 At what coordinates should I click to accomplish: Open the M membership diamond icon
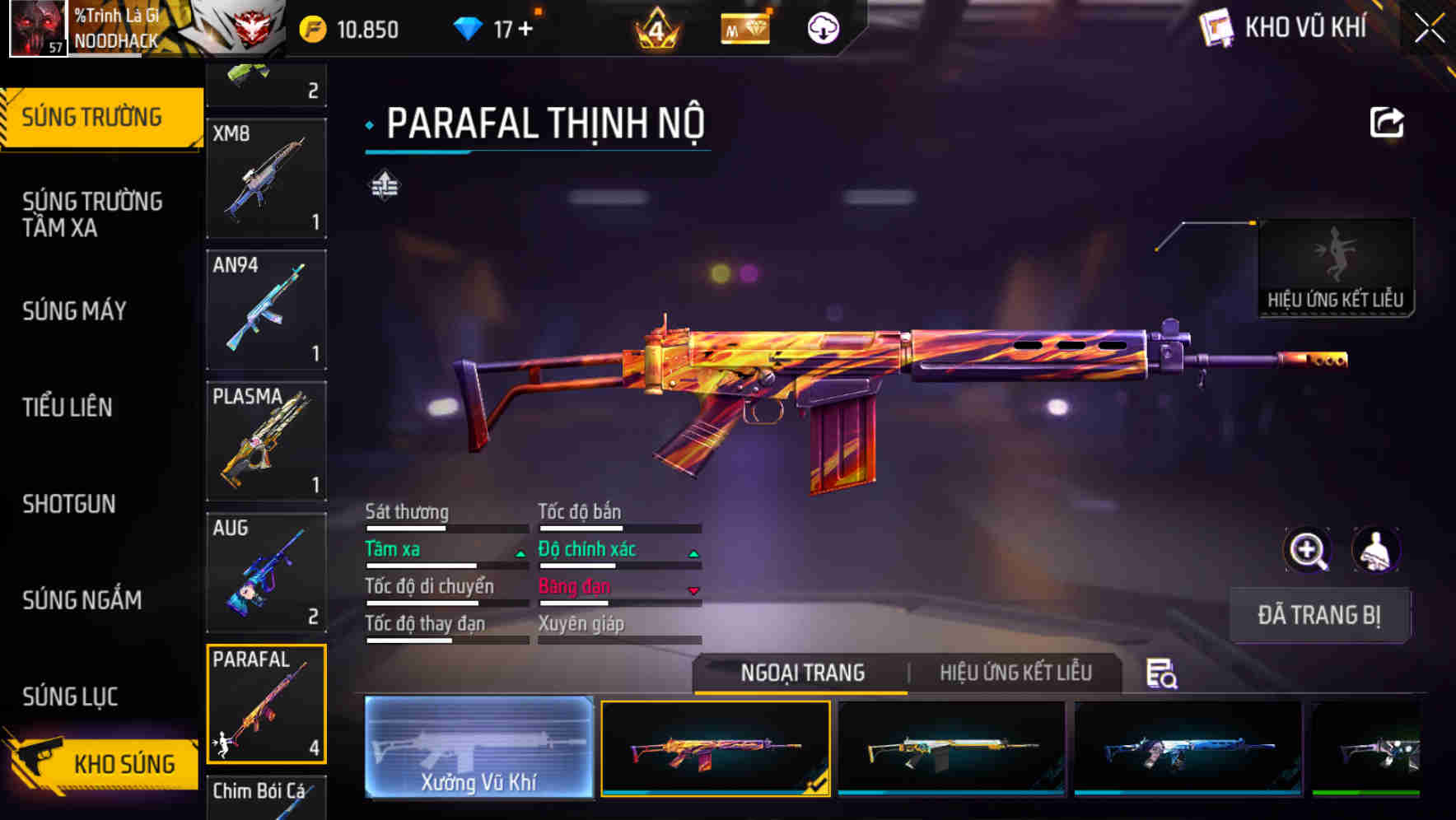[744, 27]
